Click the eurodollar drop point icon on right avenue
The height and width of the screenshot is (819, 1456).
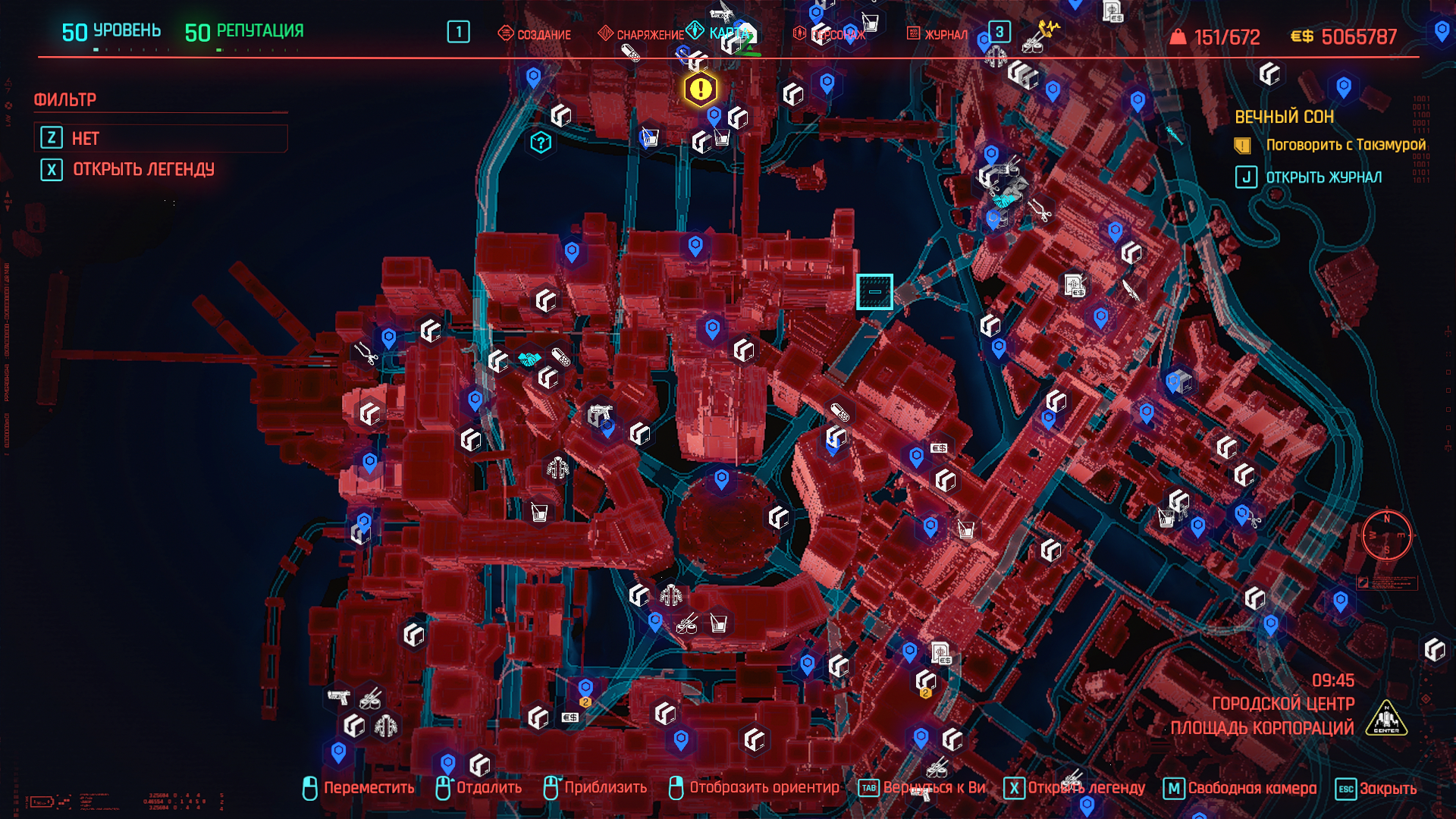click(x=940, y=448)
